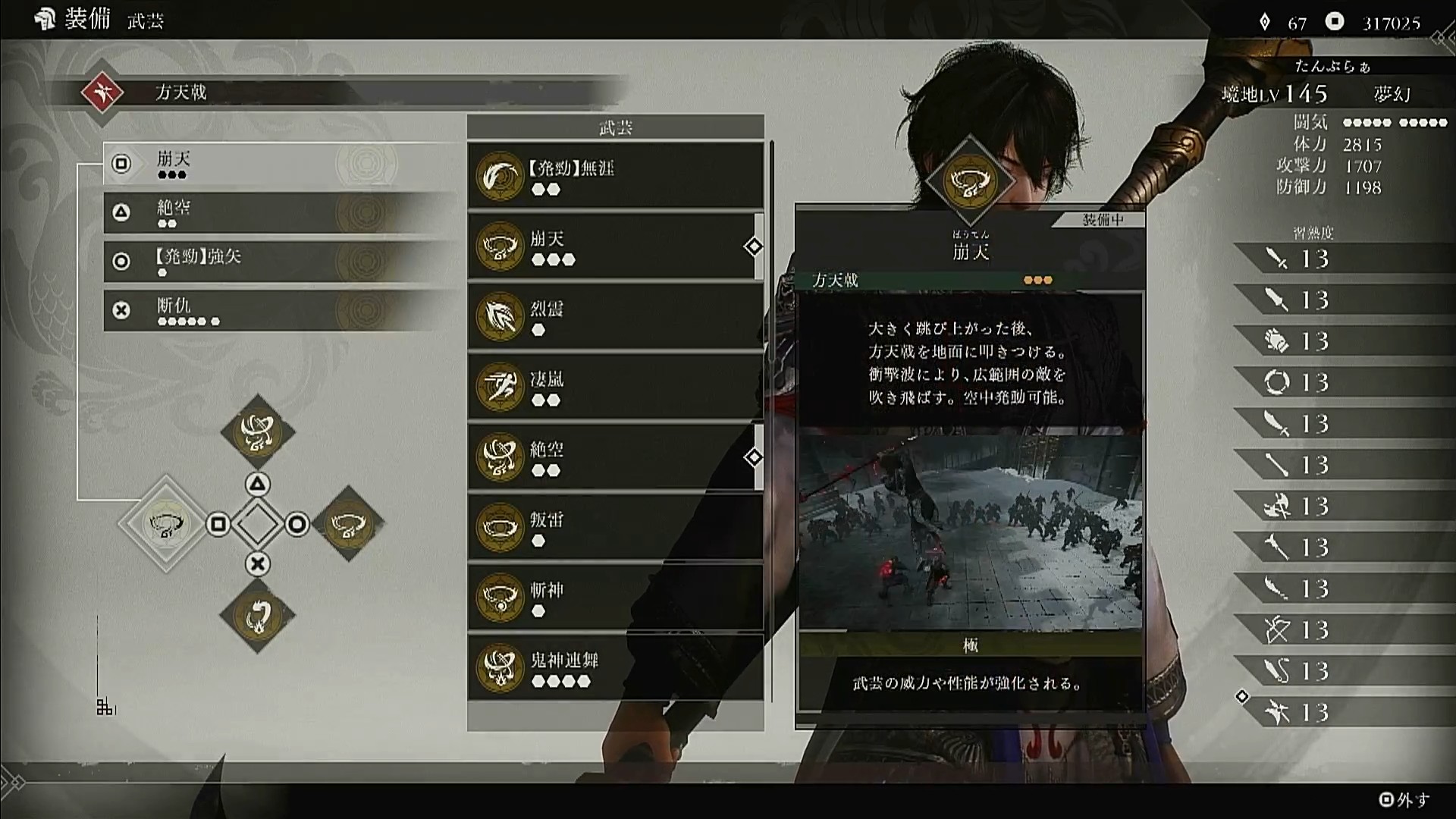Select the diamond art icon above the triangle glyph
The height and width of the screenshot is (819, 1456).
point(258,431)
